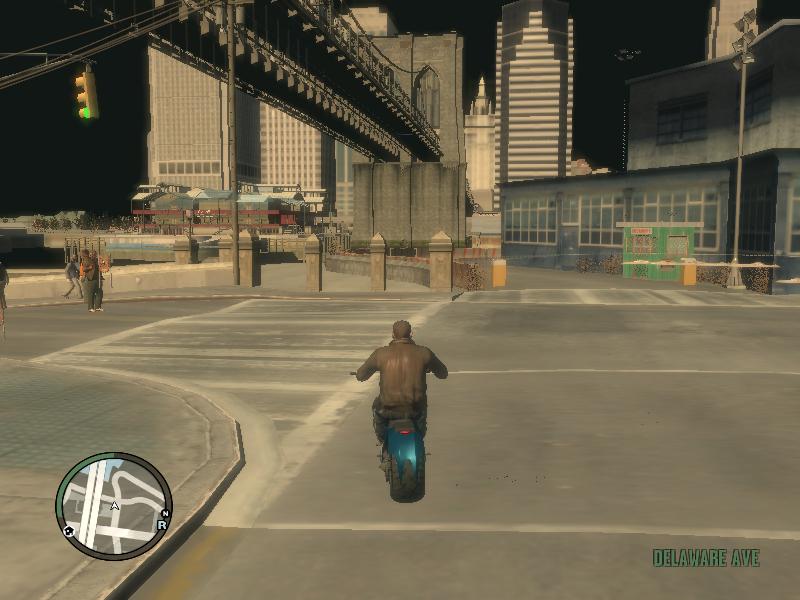Select the R mission blip on the radar
The height and width of the screenshot is (600, 800).
click(x=161, y=524)
